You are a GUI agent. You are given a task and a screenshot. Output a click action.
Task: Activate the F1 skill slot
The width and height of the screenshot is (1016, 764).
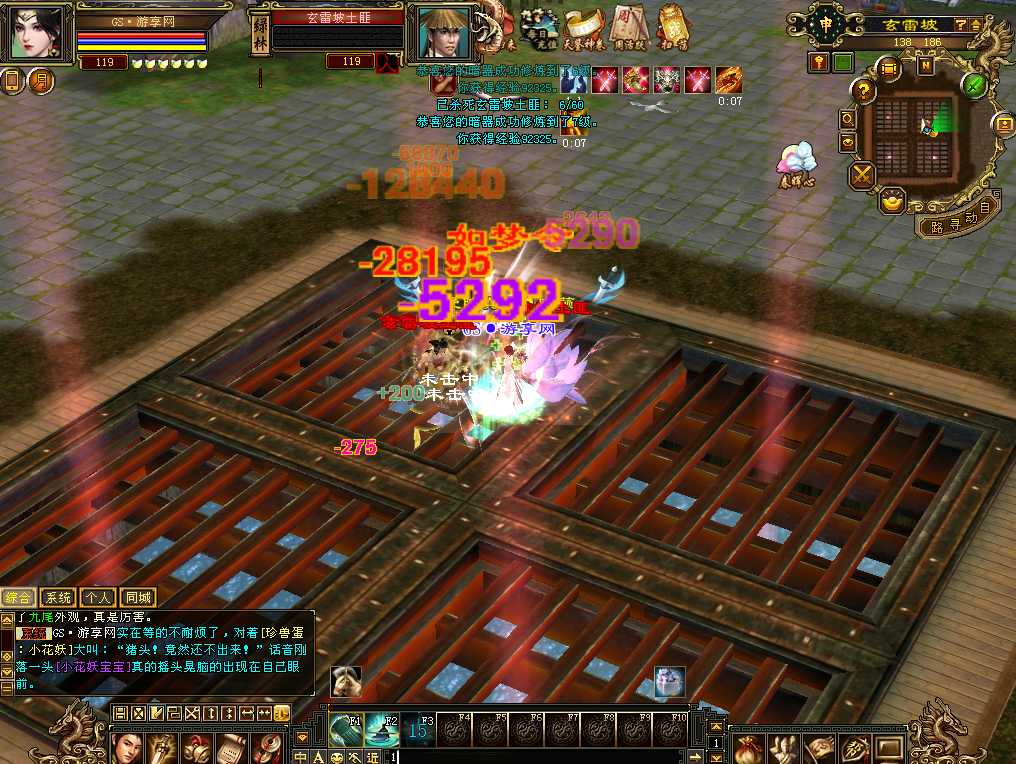347,730
